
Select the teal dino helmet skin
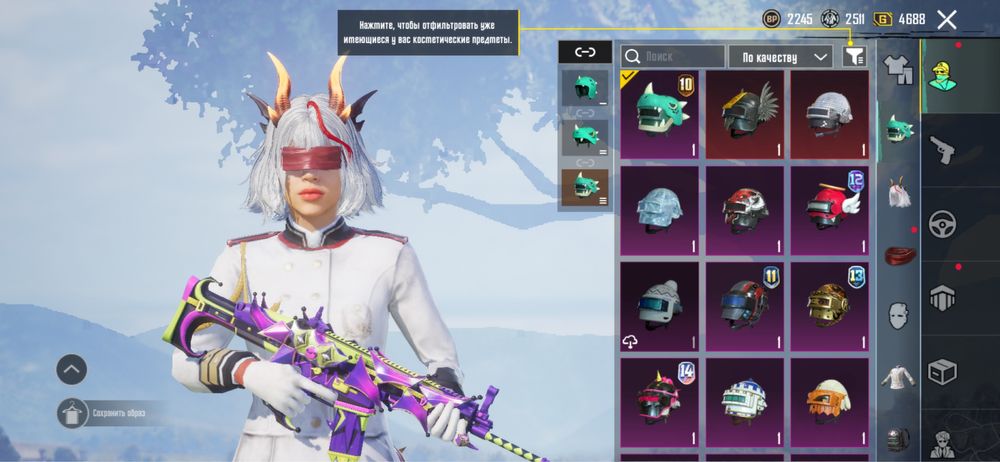[x=659, y=112]
